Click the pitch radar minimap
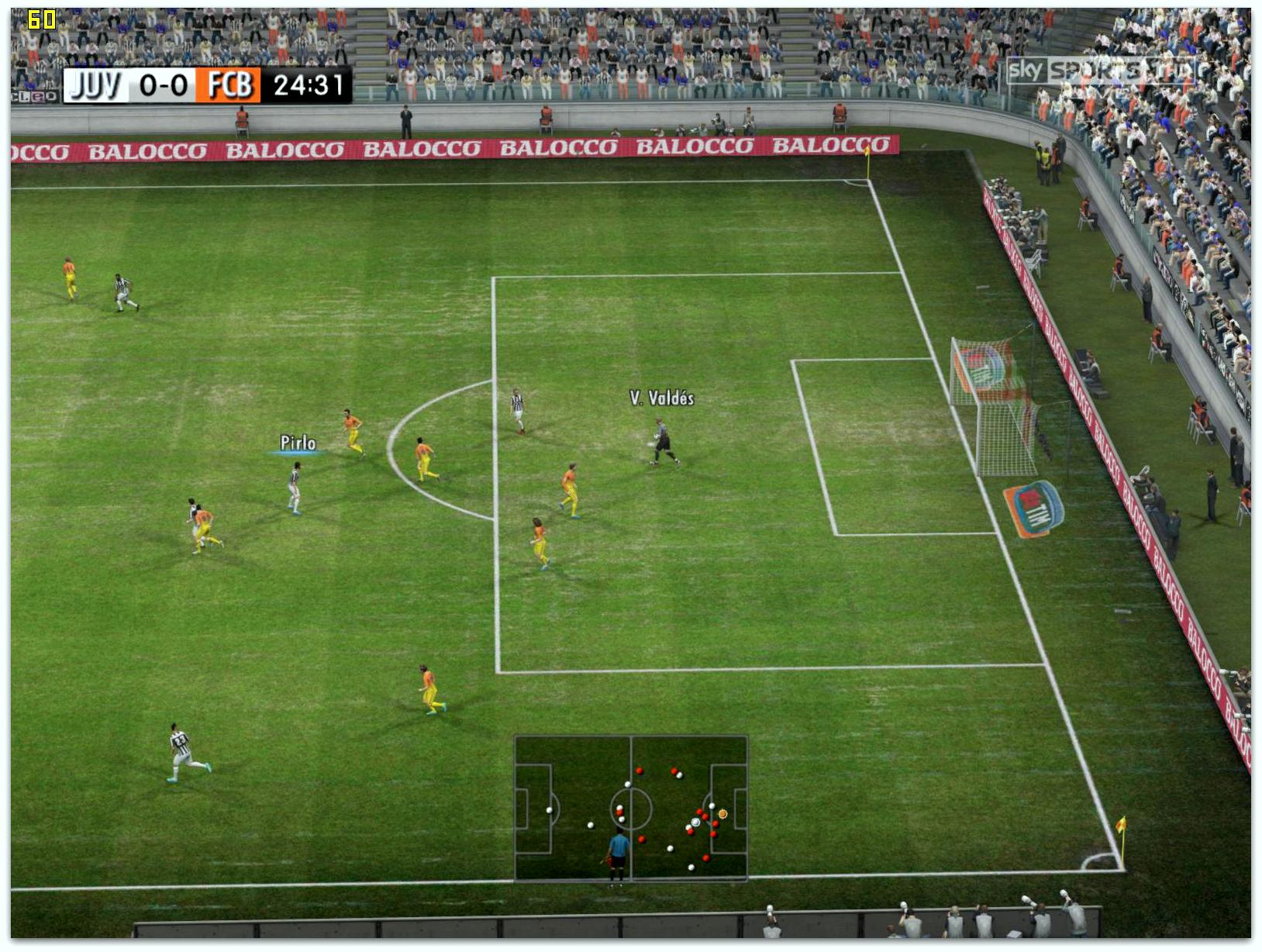 point(631,808)
